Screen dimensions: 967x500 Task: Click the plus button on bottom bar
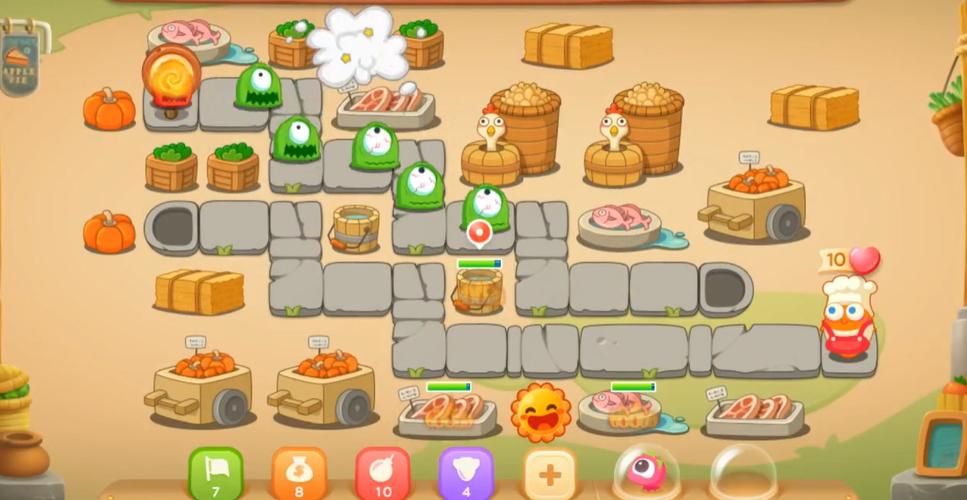pos(550,472)
